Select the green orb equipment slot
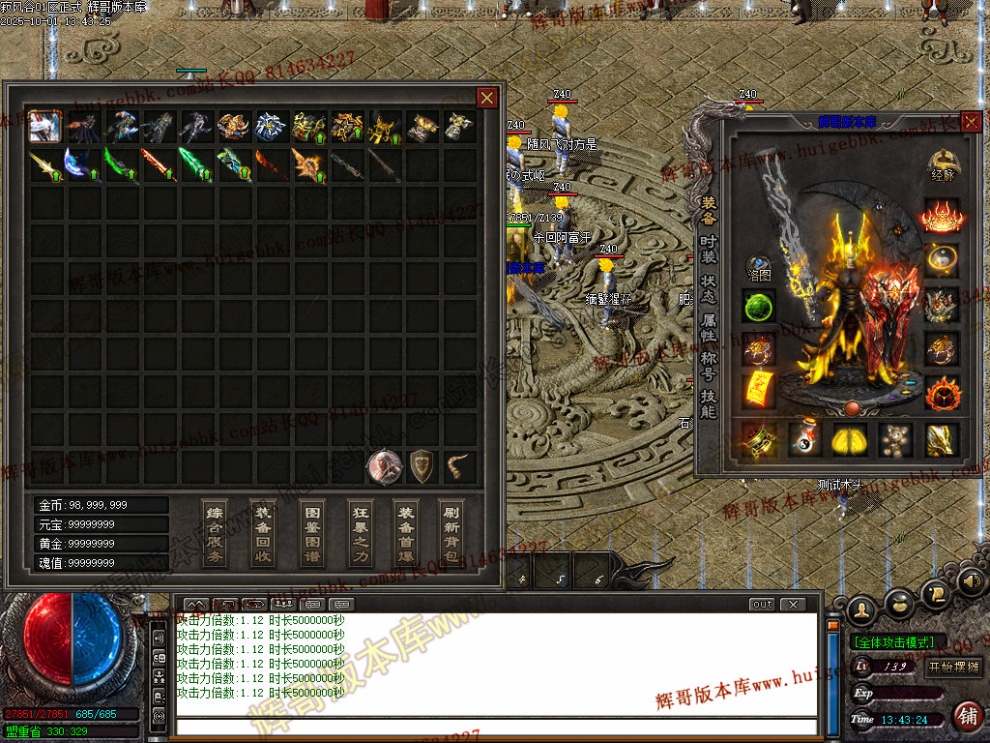Viewport: 990px width, 743px height. click(759, 306)
